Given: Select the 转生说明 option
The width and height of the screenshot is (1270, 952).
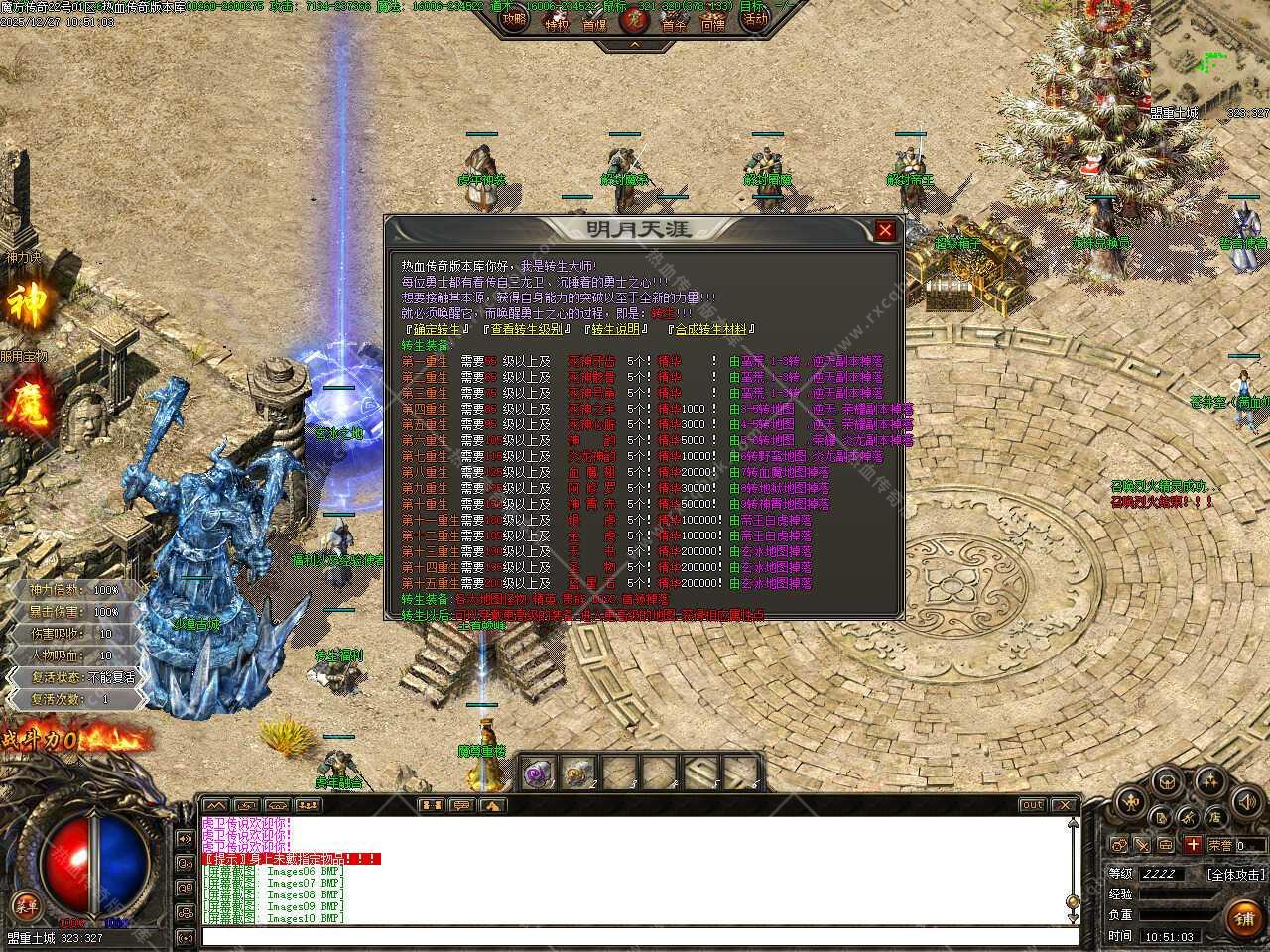Looking at the screenshot, I should coord(615,329).
